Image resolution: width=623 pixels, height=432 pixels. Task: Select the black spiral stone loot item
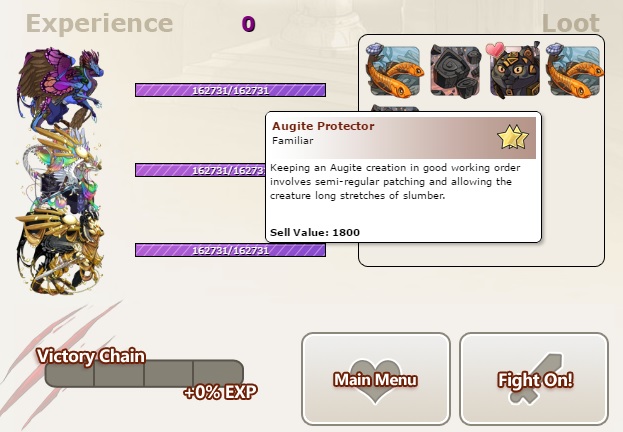(x=456, y=68)
